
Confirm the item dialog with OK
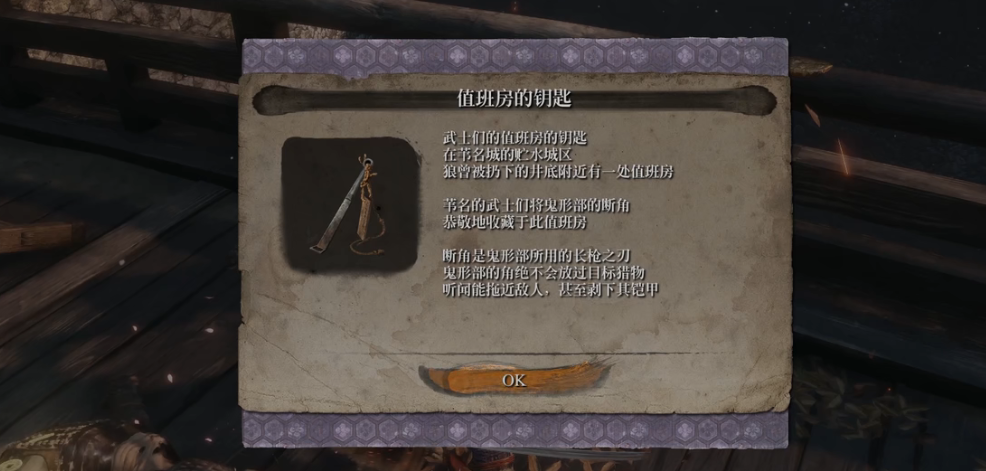point(513,380)
